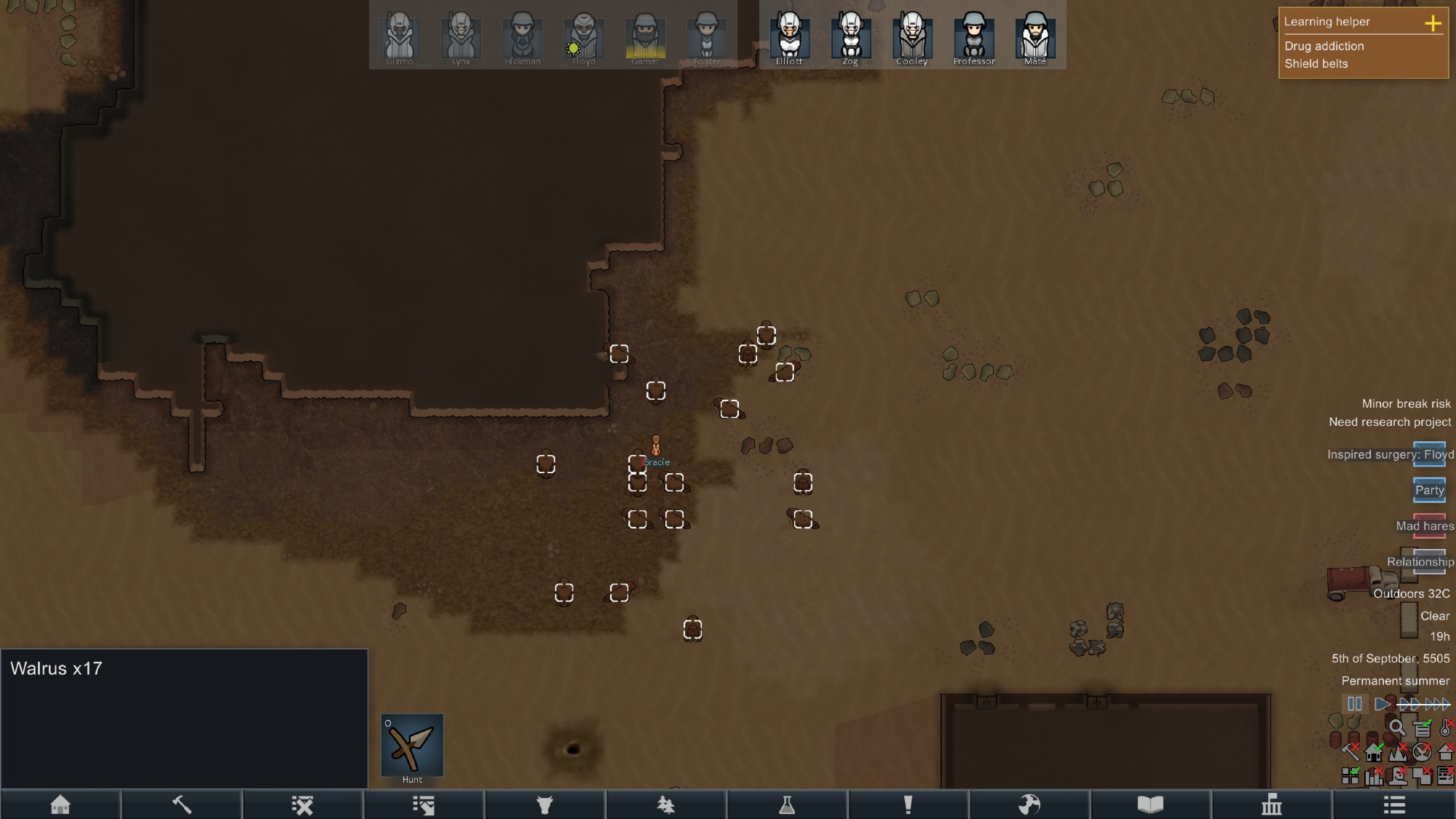Designate selected walruses with the Hunt command
Screen dimensions: 1456x819
412,745
